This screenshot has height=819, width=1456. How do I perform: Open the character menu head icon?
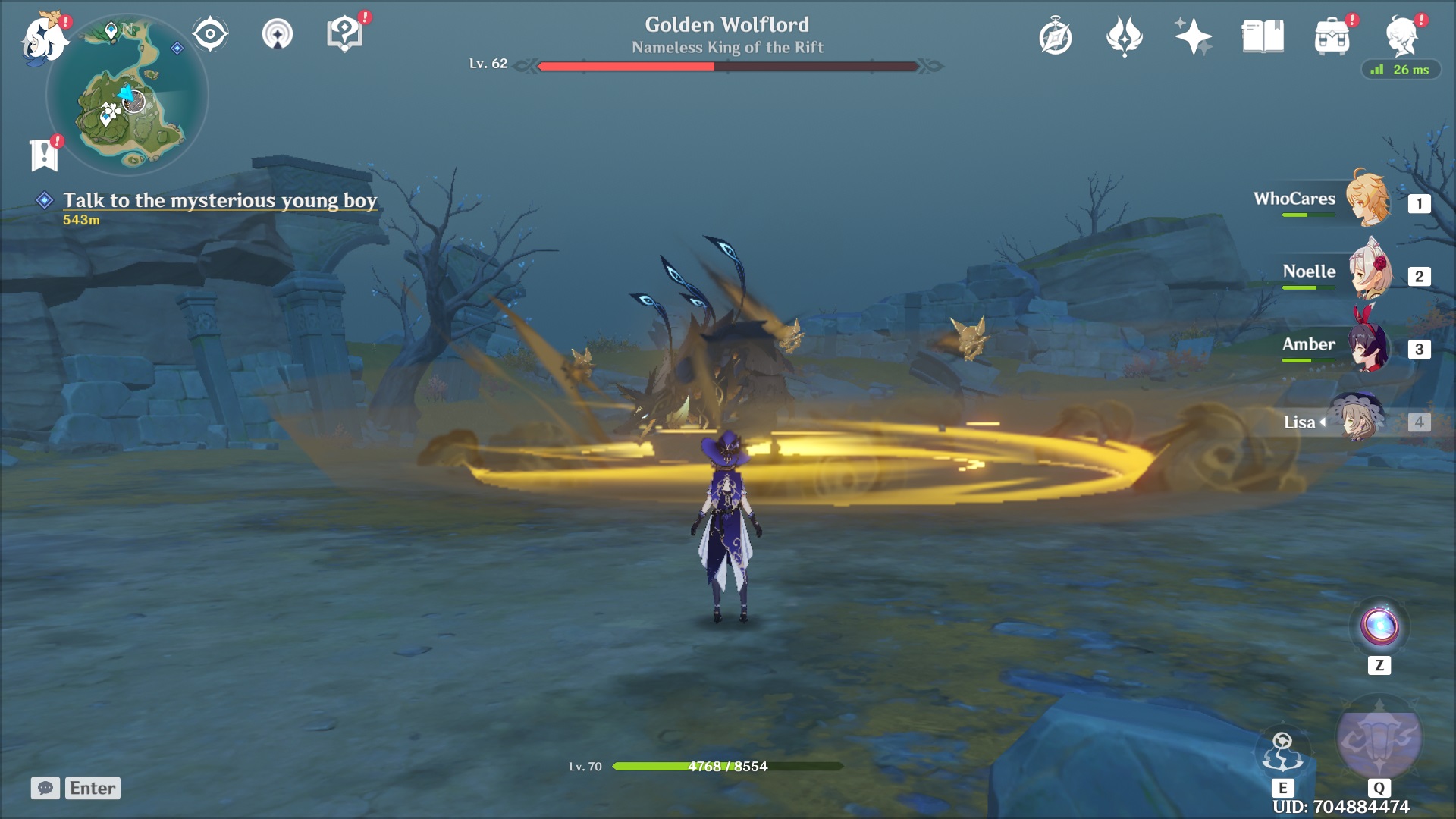[1401, 36]
